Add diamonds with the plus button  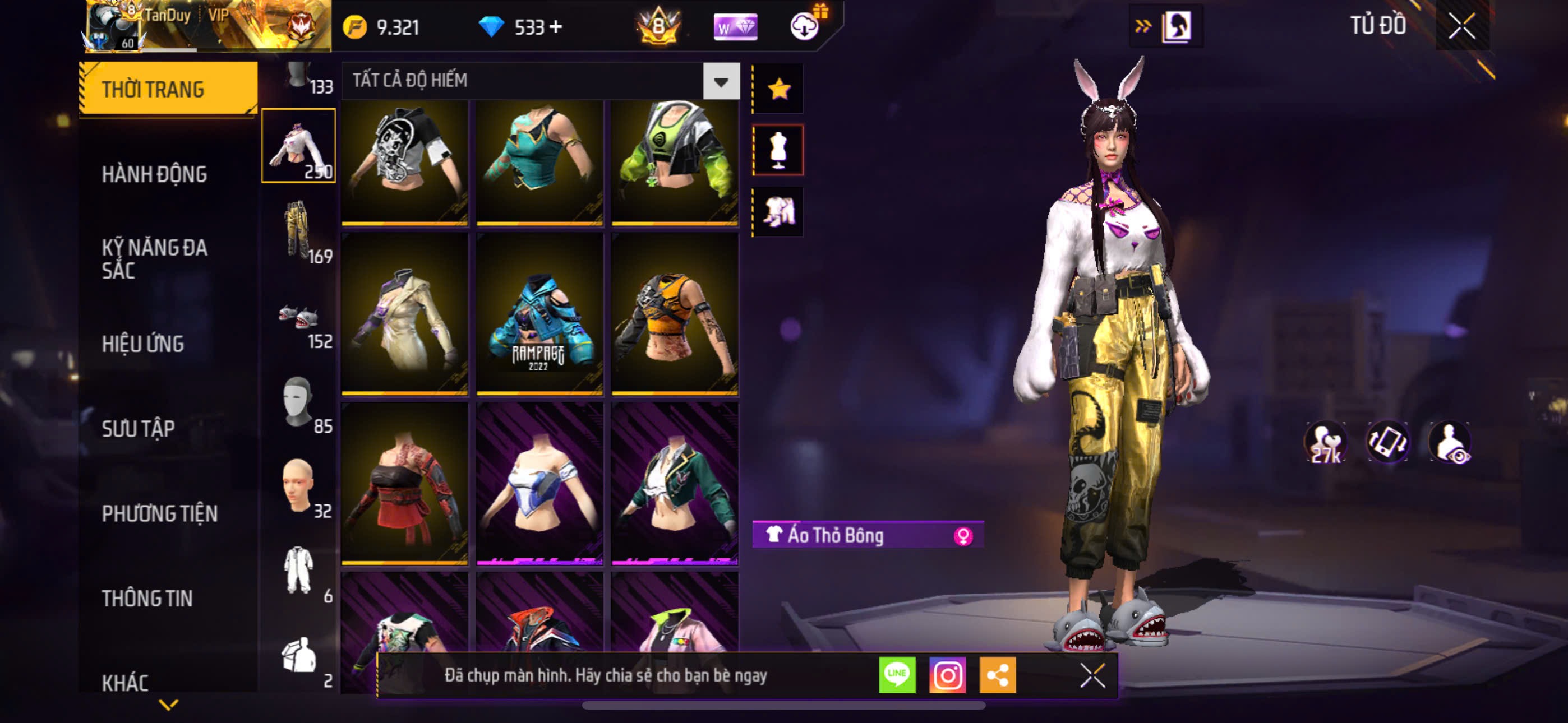point(556,27)
